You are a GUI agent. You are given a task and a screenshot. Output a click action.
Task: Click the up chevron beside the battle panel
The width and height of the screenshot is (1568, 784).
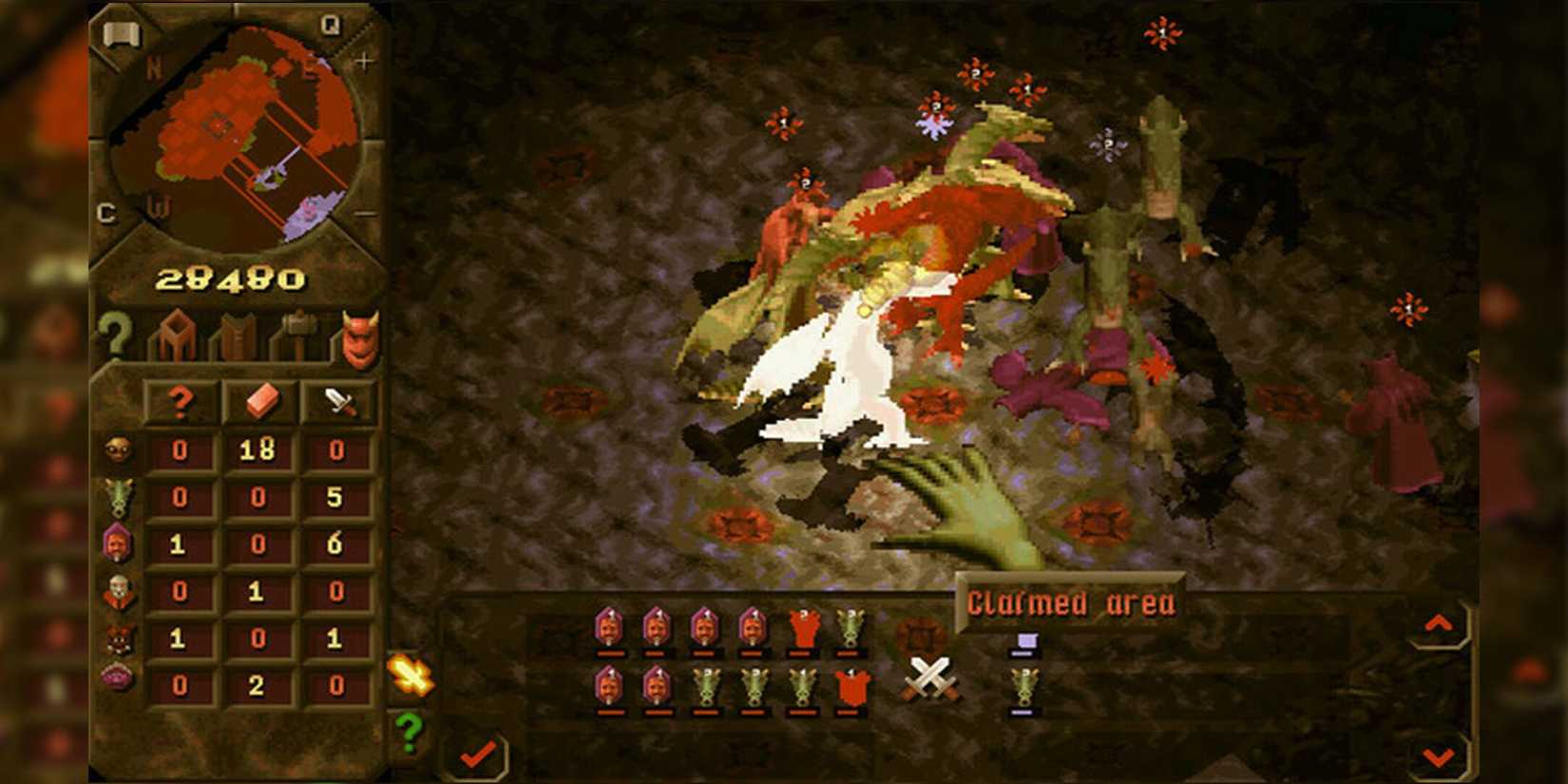click(1441, 624)
